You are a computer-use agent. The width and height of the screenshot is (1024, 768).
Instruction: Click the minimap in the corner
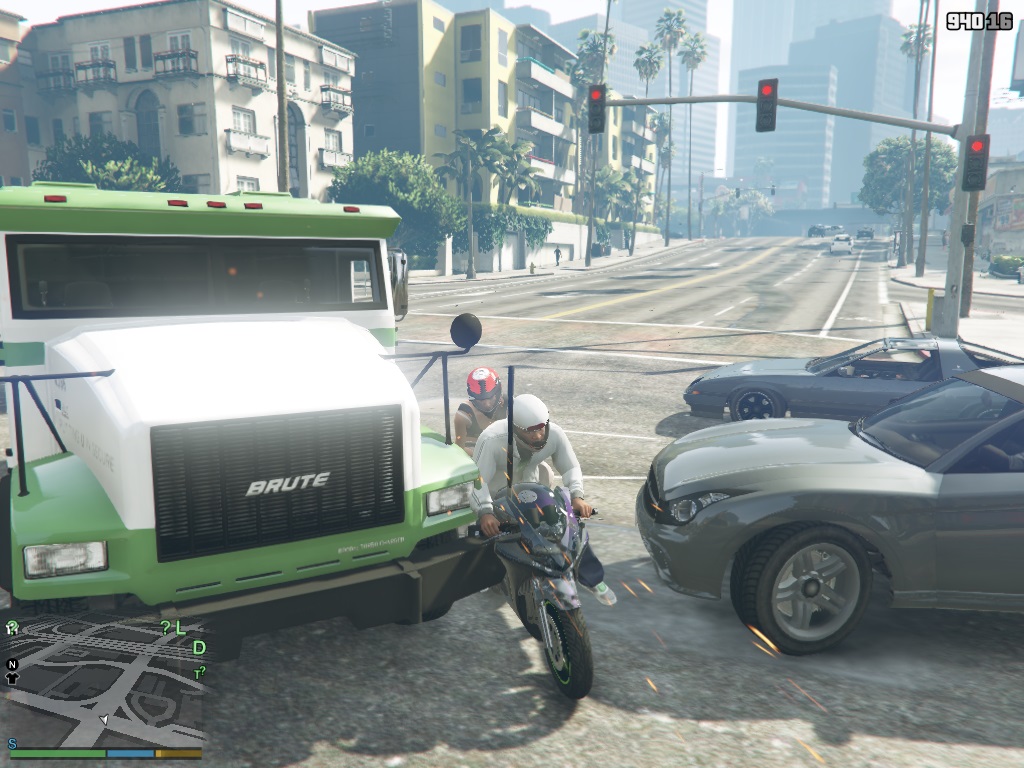(x=104, y=682)
